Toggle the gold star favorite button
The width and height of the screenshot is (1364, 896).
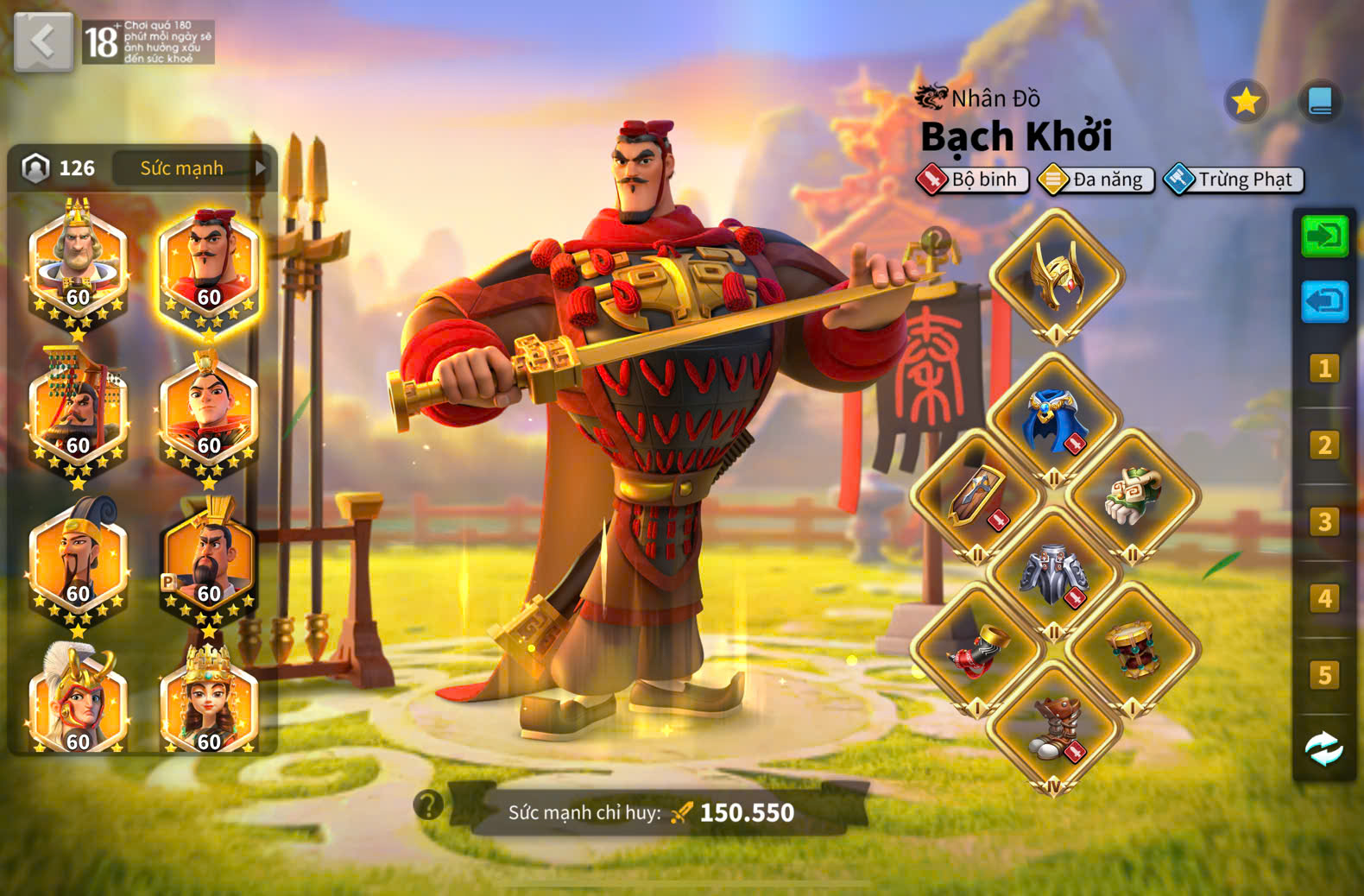point(1246,102)
